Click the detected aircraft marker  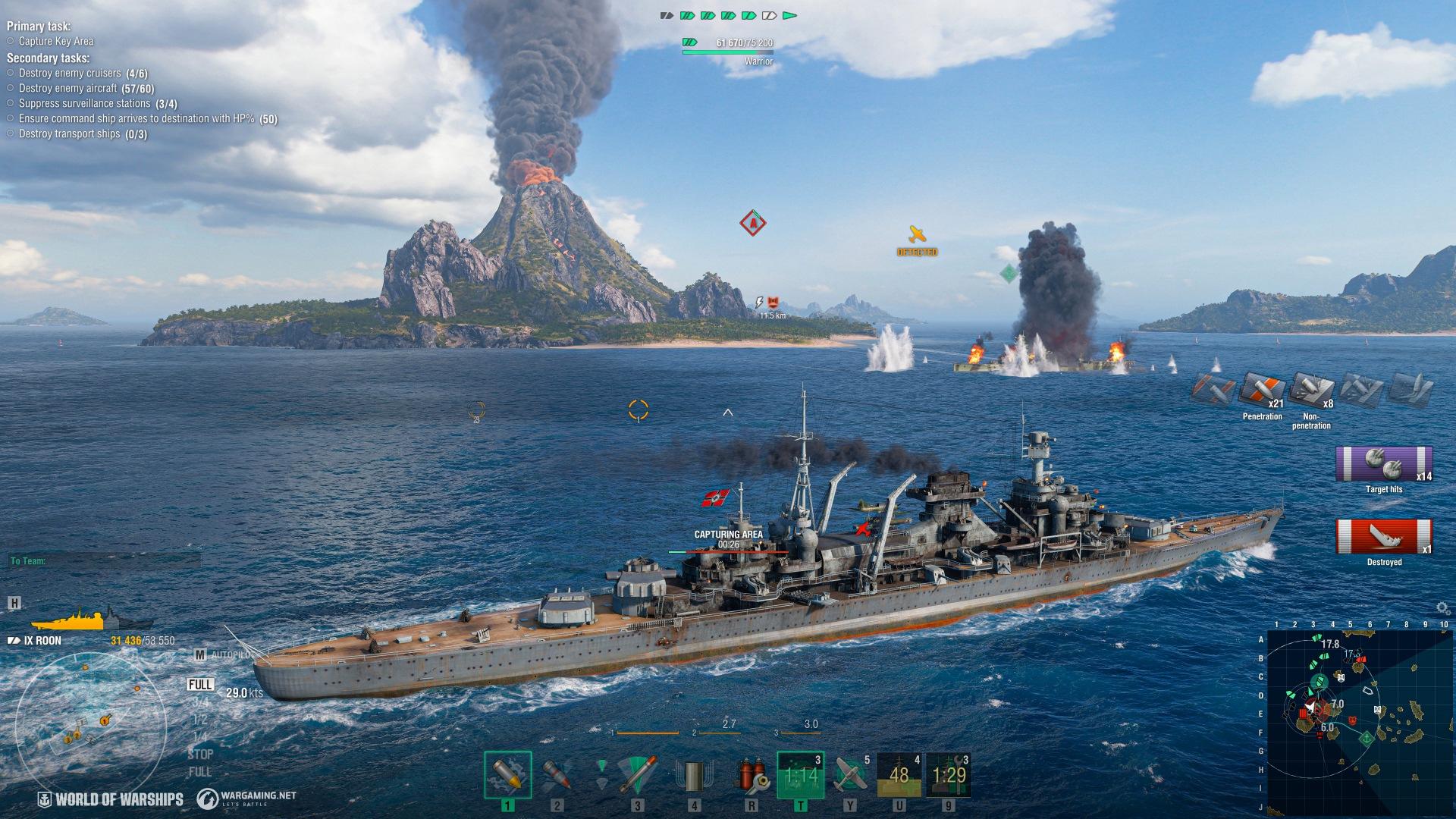click(x=917, y=234)
